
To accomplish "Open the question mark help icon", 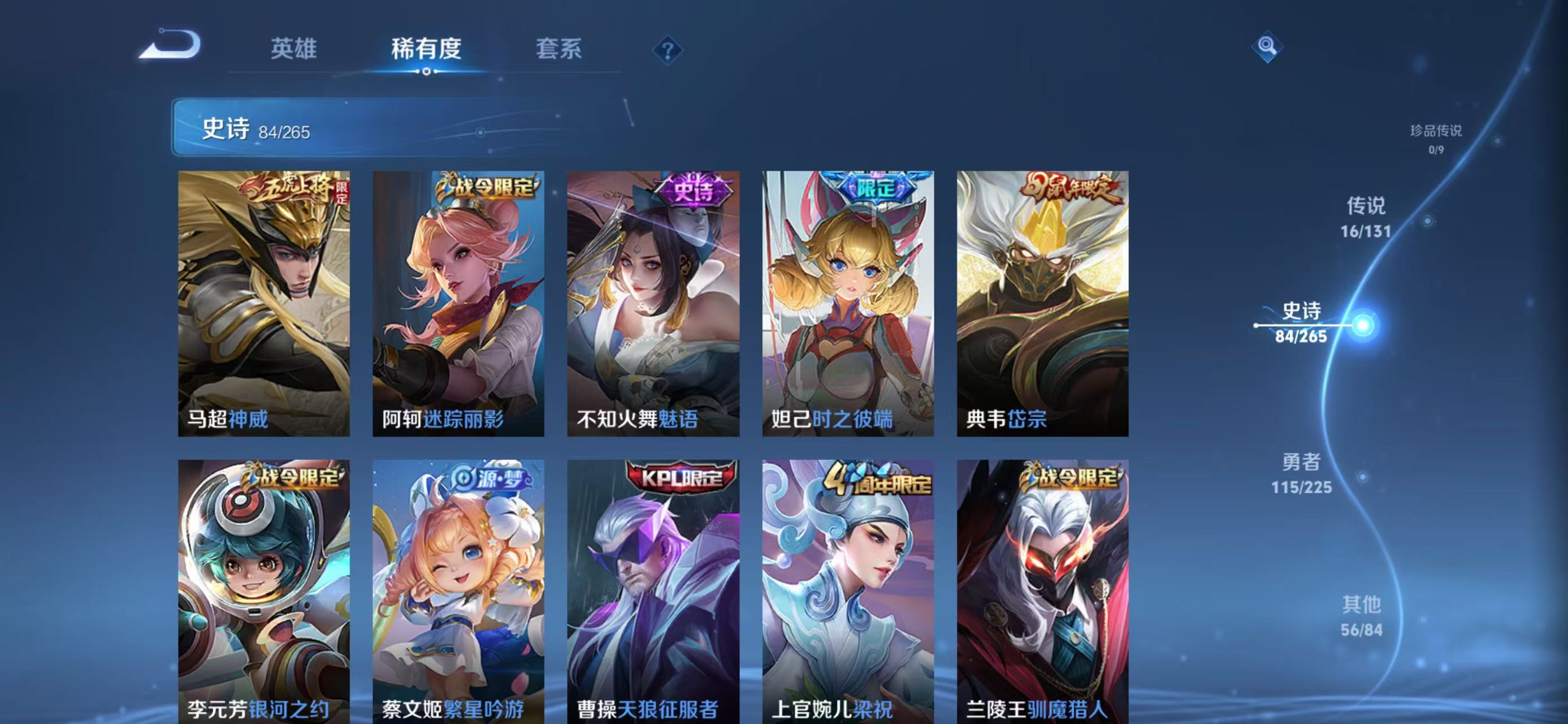I will (667, 50).
